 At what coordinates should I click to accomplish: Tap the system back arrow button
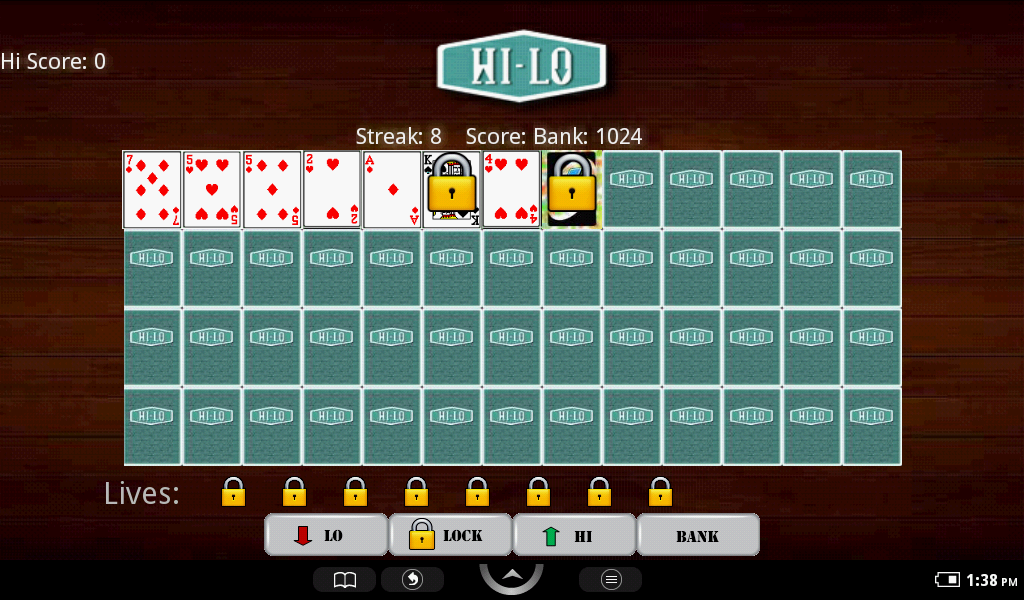(x=412, y=580)
